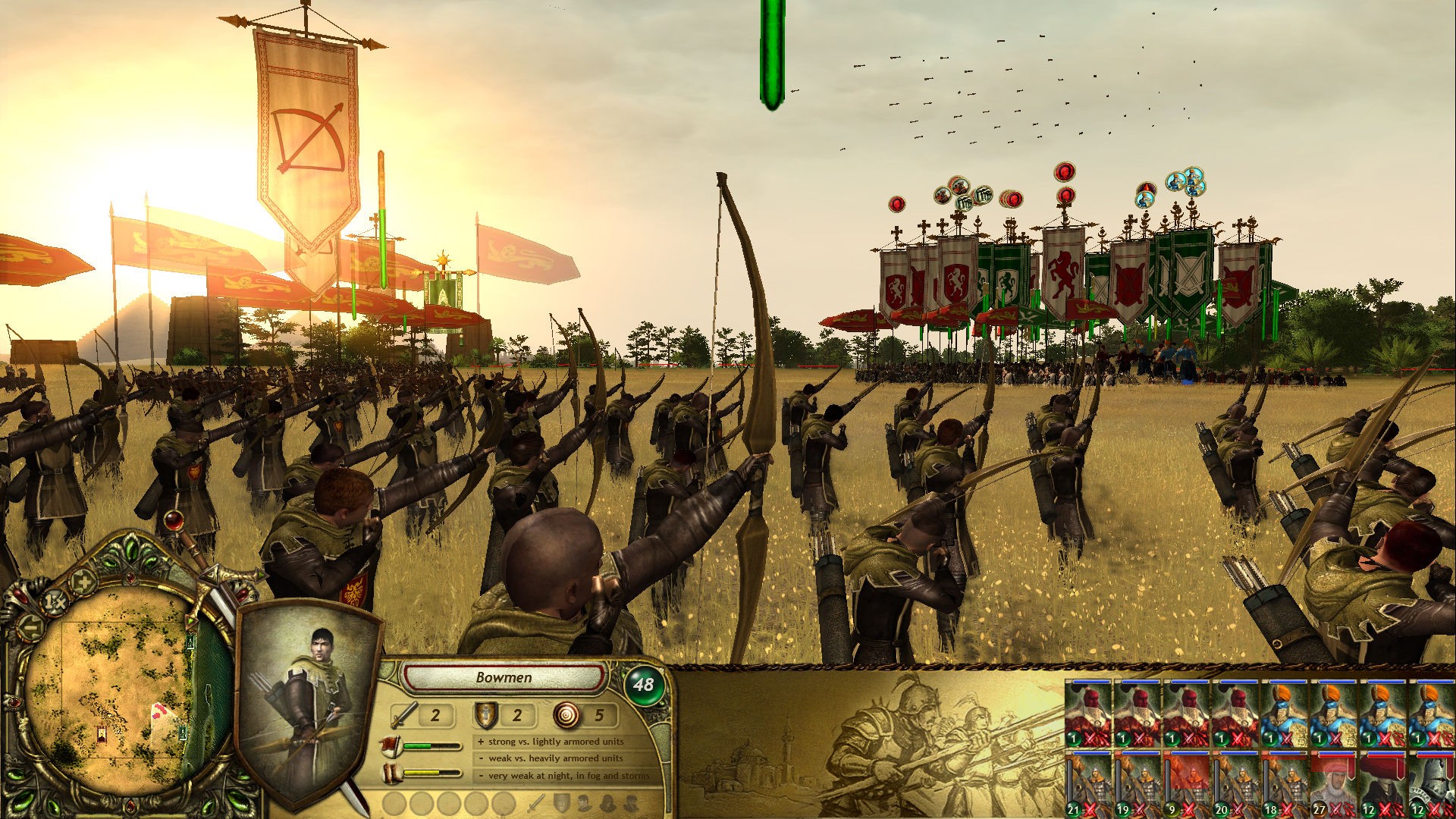Click the Bowmen unit name plate
This screenshot has height=819, width=1456.
[504, 677]
